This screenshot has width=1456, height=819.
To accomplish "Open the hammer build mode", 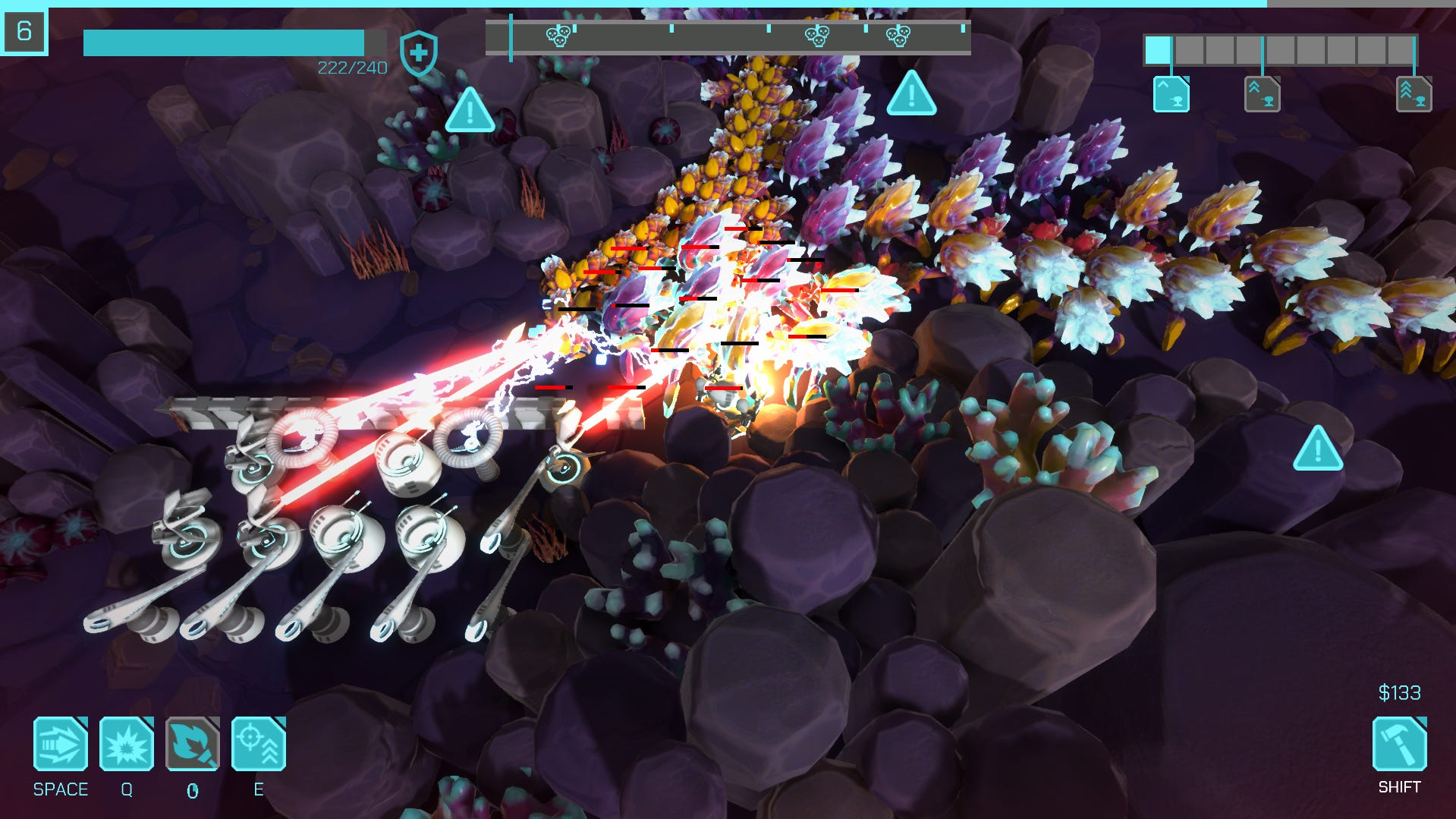I will point(1399,744).
